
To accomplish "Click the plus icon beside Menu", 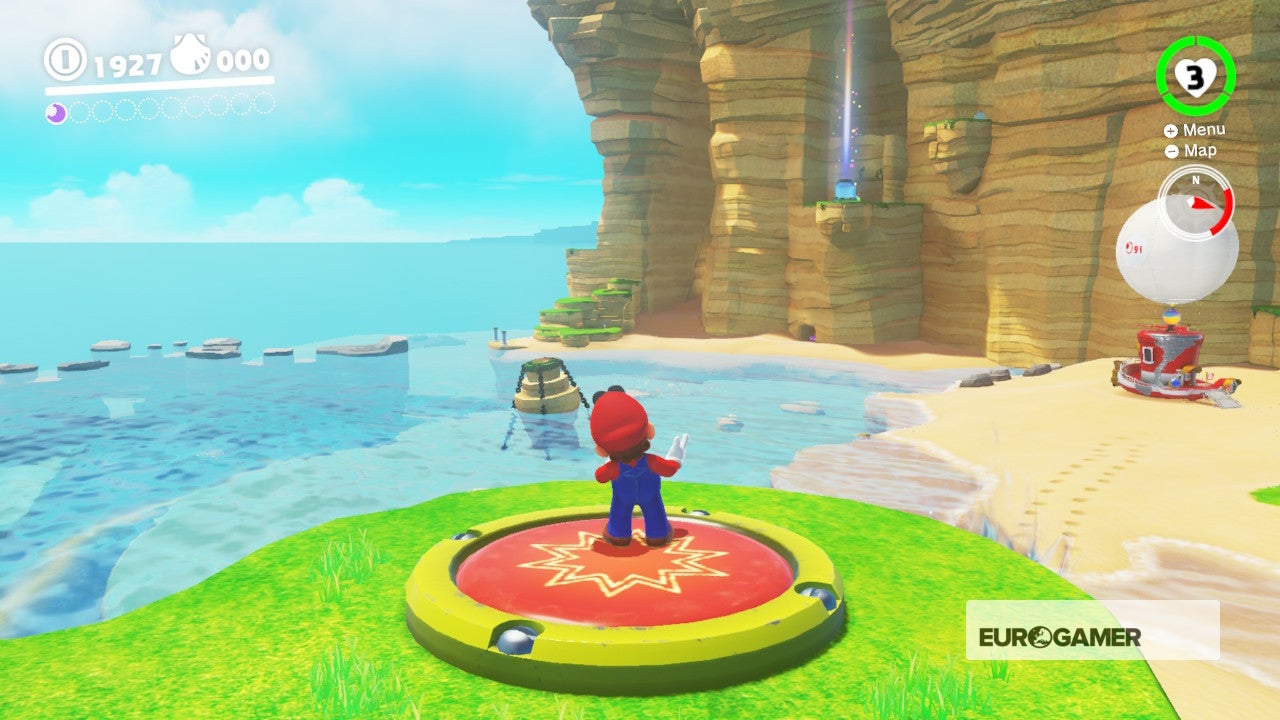I will pyautogui.click(x=1171, y=130).
